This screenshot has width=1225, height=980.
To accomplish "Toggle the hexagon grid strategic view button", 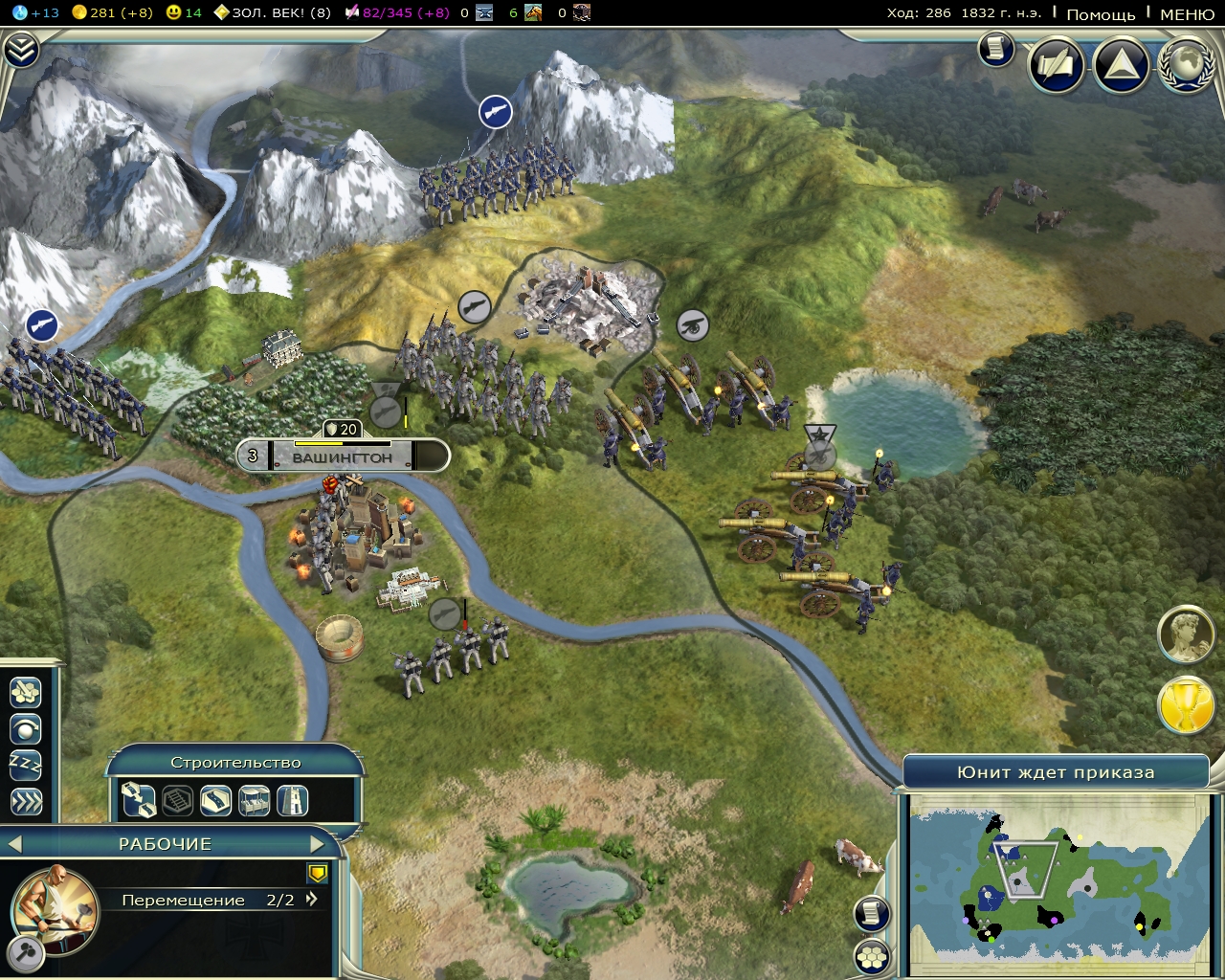I will tap(872, 956).
